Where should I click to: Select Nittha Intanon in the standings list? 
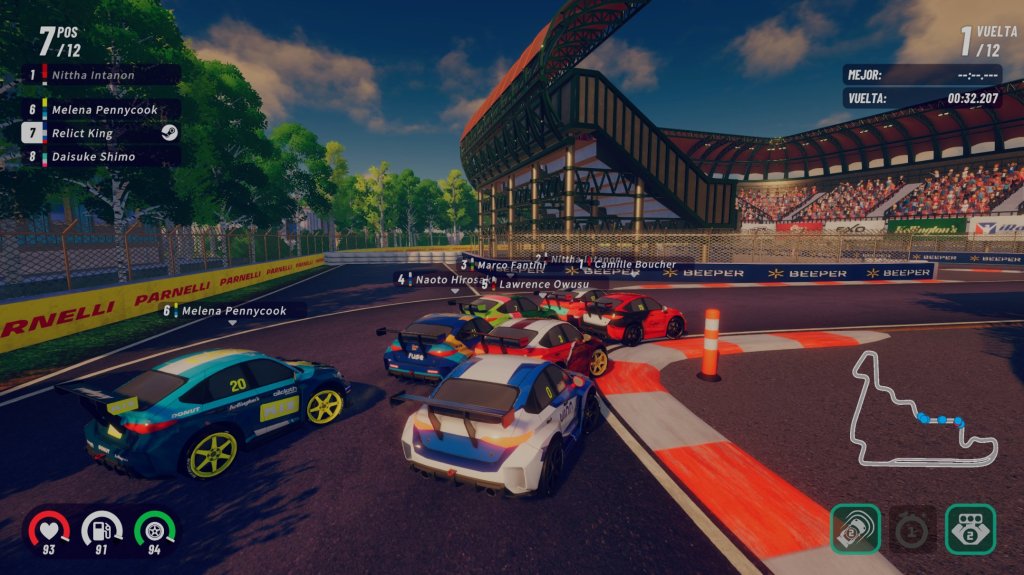[101, 75]
